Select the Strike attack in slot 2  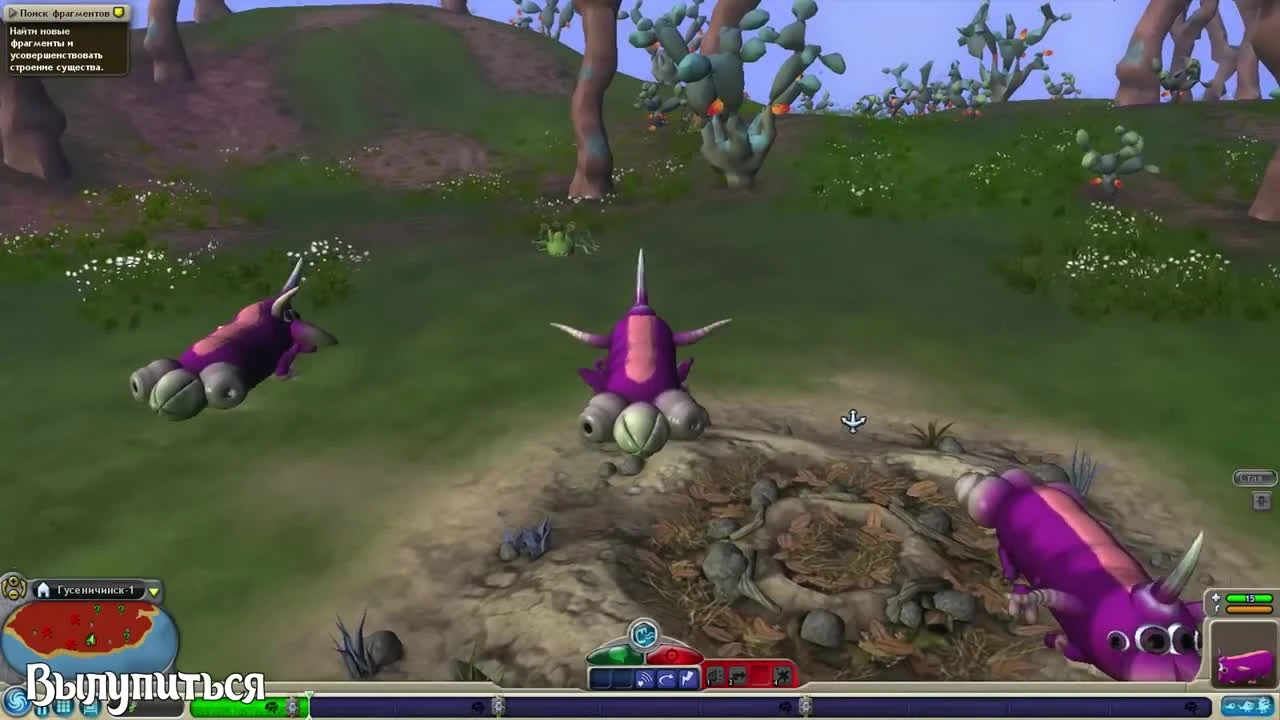pyautogui.click(x=738, y=675)
